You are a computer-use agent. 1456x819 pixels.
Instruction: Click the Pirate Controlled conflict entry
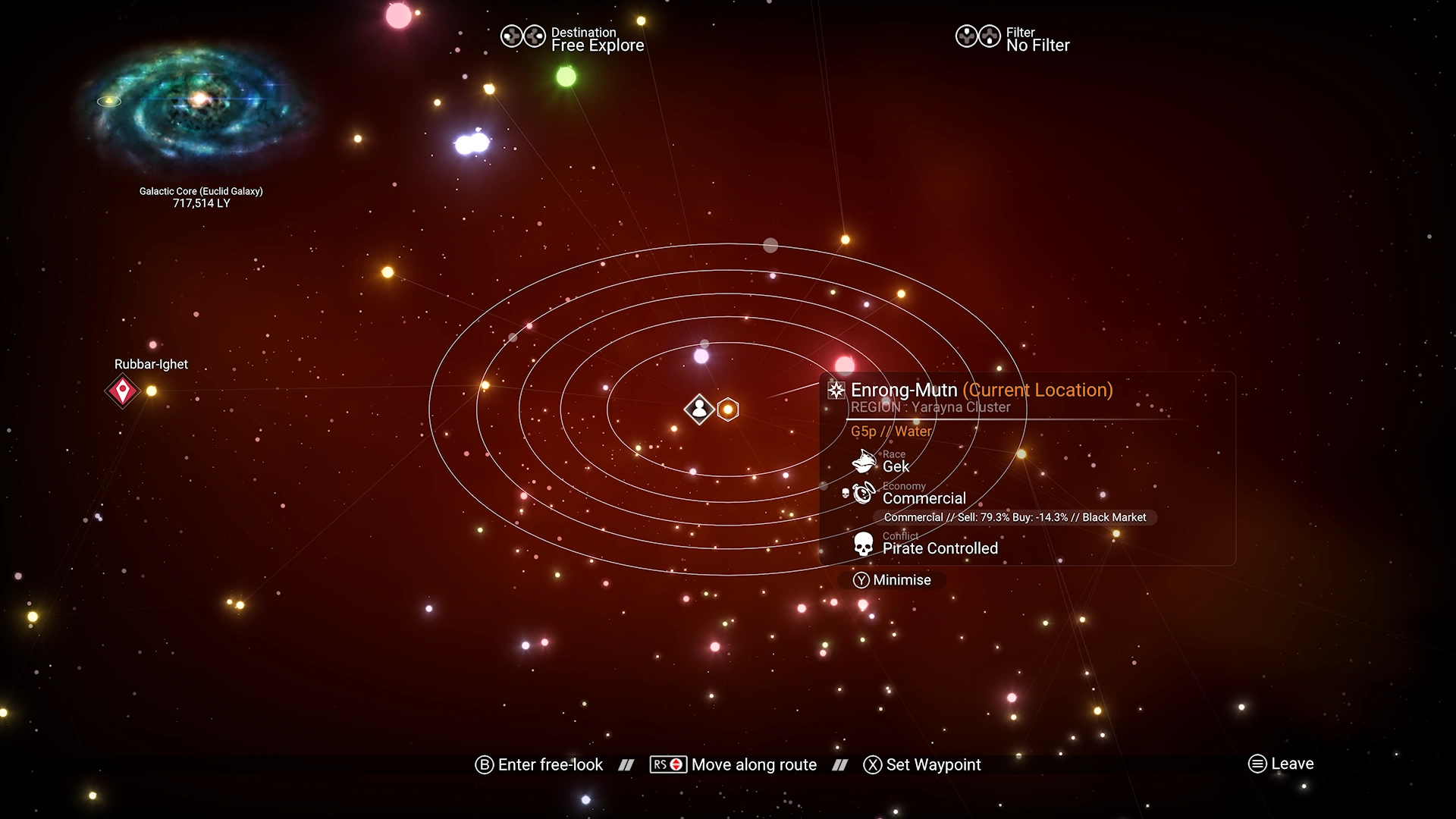[x=940, y=548]
